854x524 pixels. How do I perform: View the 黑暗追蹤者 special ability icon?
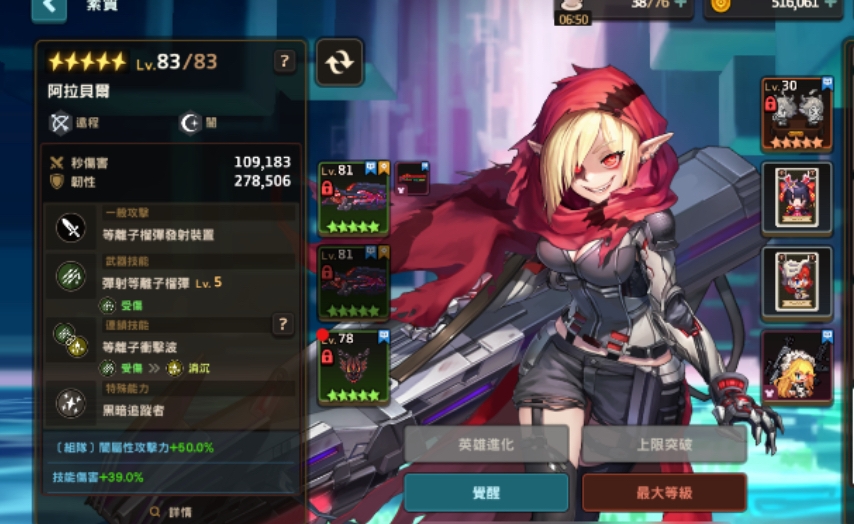[x=70, y=402]
